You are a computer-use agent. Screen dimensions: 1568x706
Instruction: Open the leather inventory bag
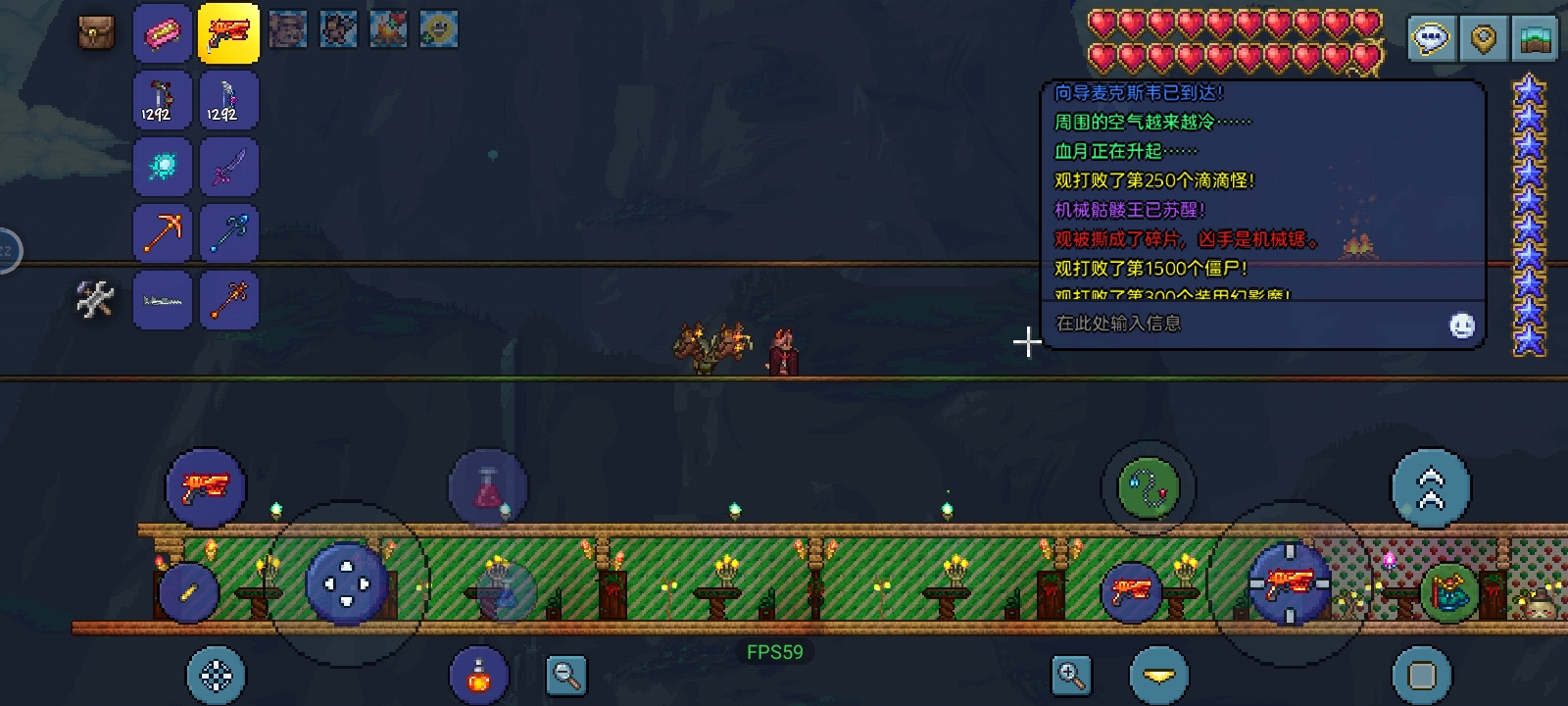coord(96,32)
